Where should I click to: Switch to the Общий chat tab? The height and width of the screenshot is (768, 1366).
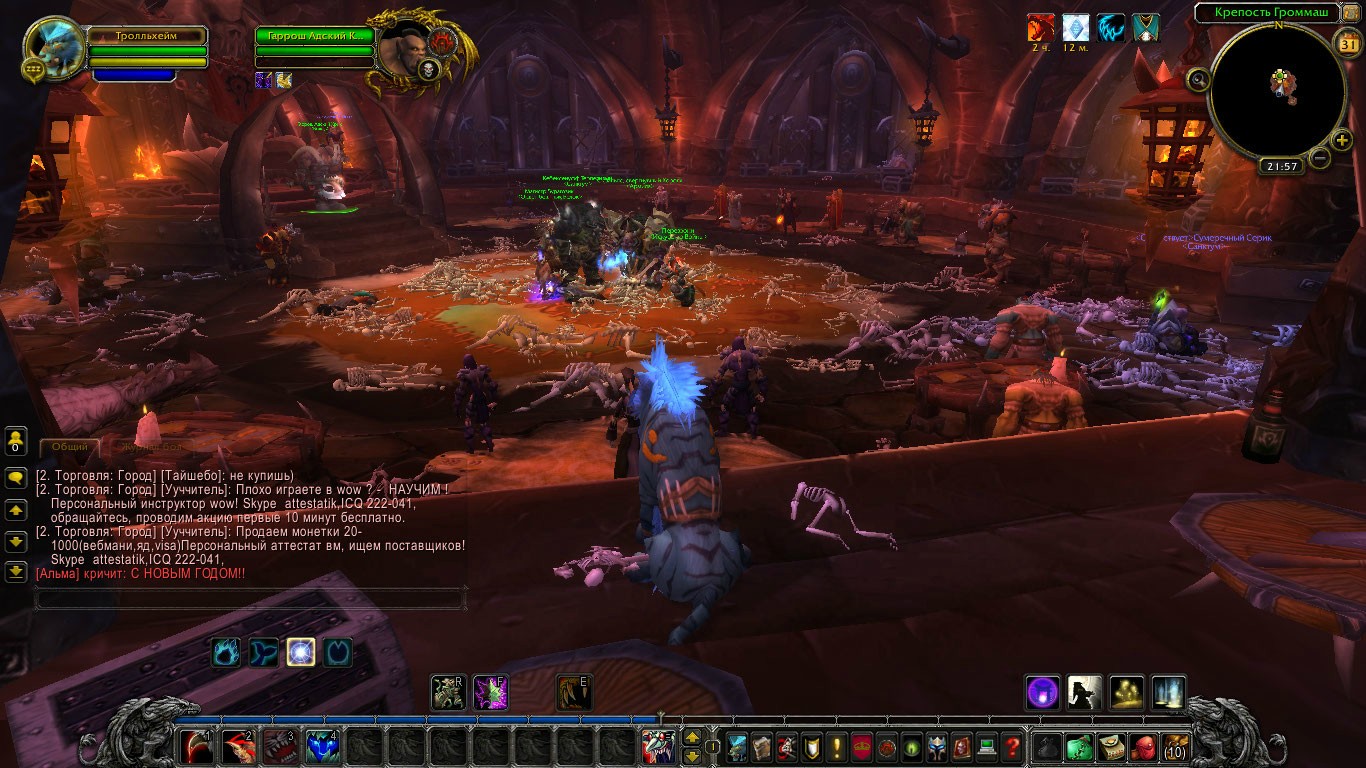point(69,447)
